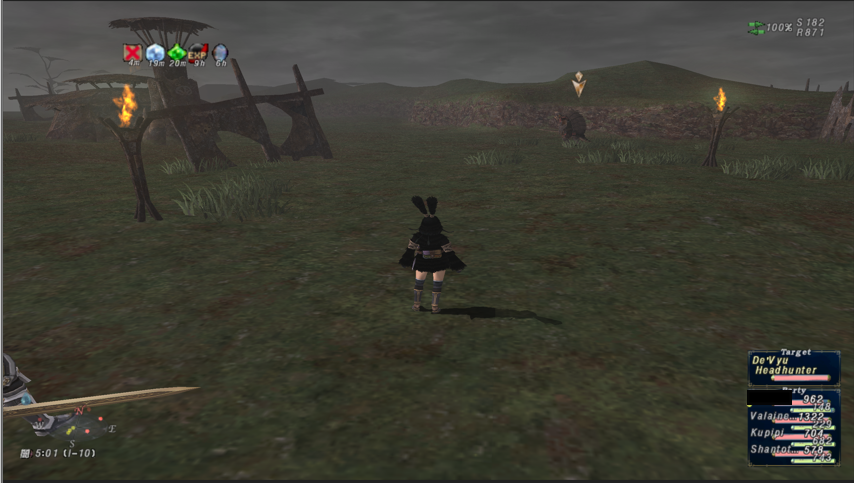Click the green gem buff icon

point(177,52)
